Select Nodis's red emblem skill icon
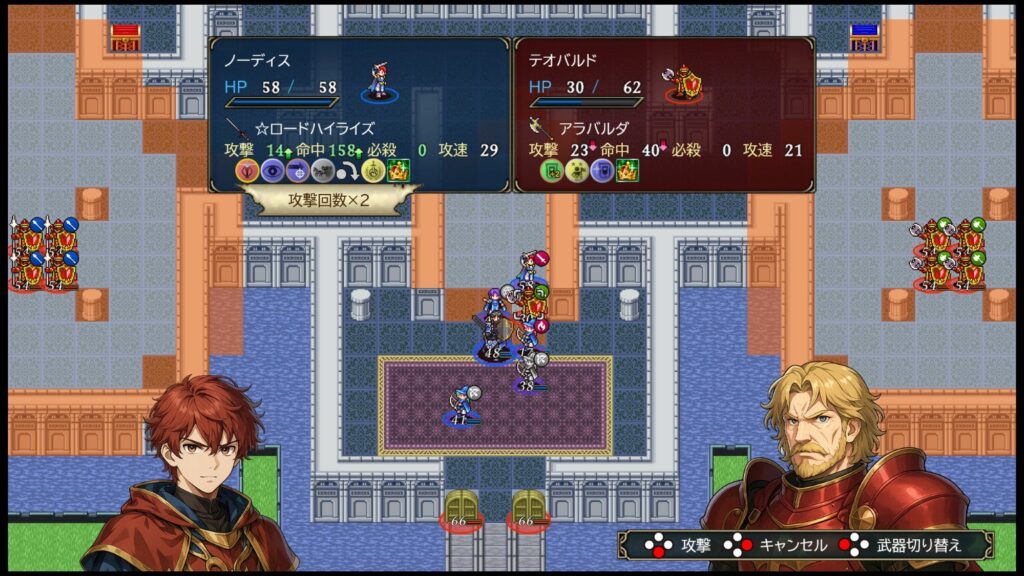Image resolution: width=1024 pixels, height=576 pixels. [247, 170]
